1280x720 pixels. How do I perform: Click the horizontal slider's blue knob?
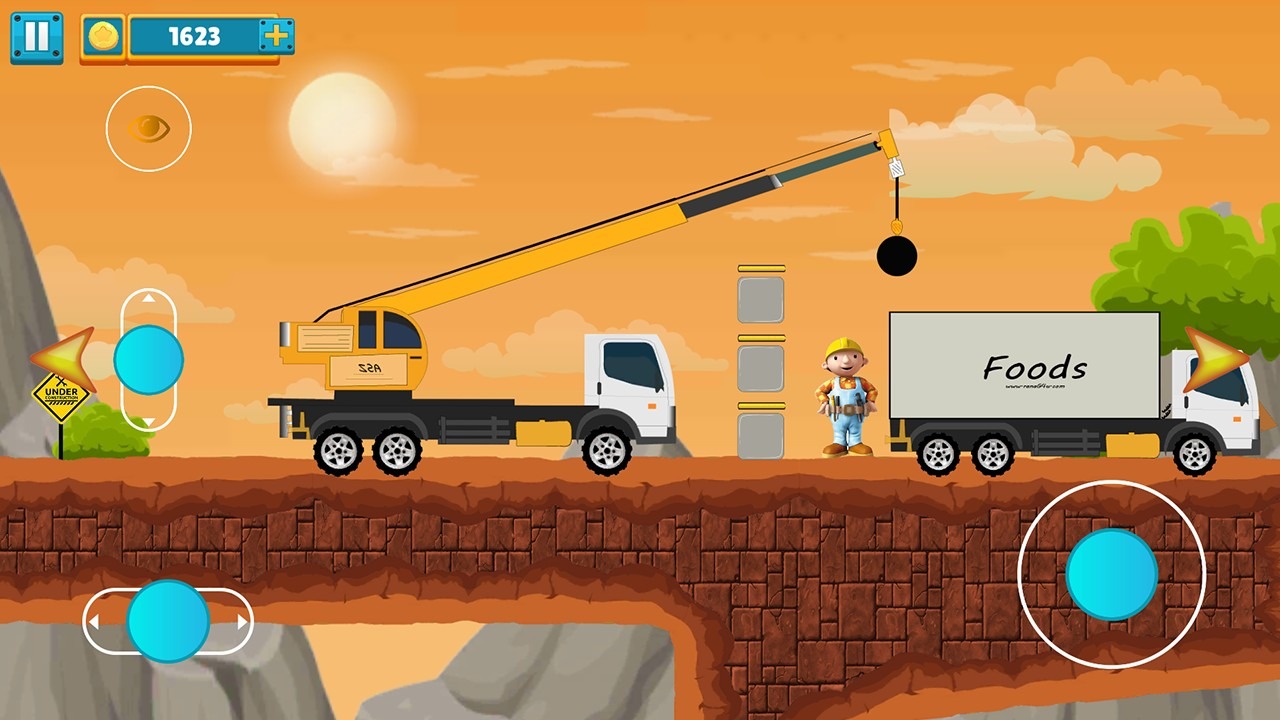tap(168, 621)
